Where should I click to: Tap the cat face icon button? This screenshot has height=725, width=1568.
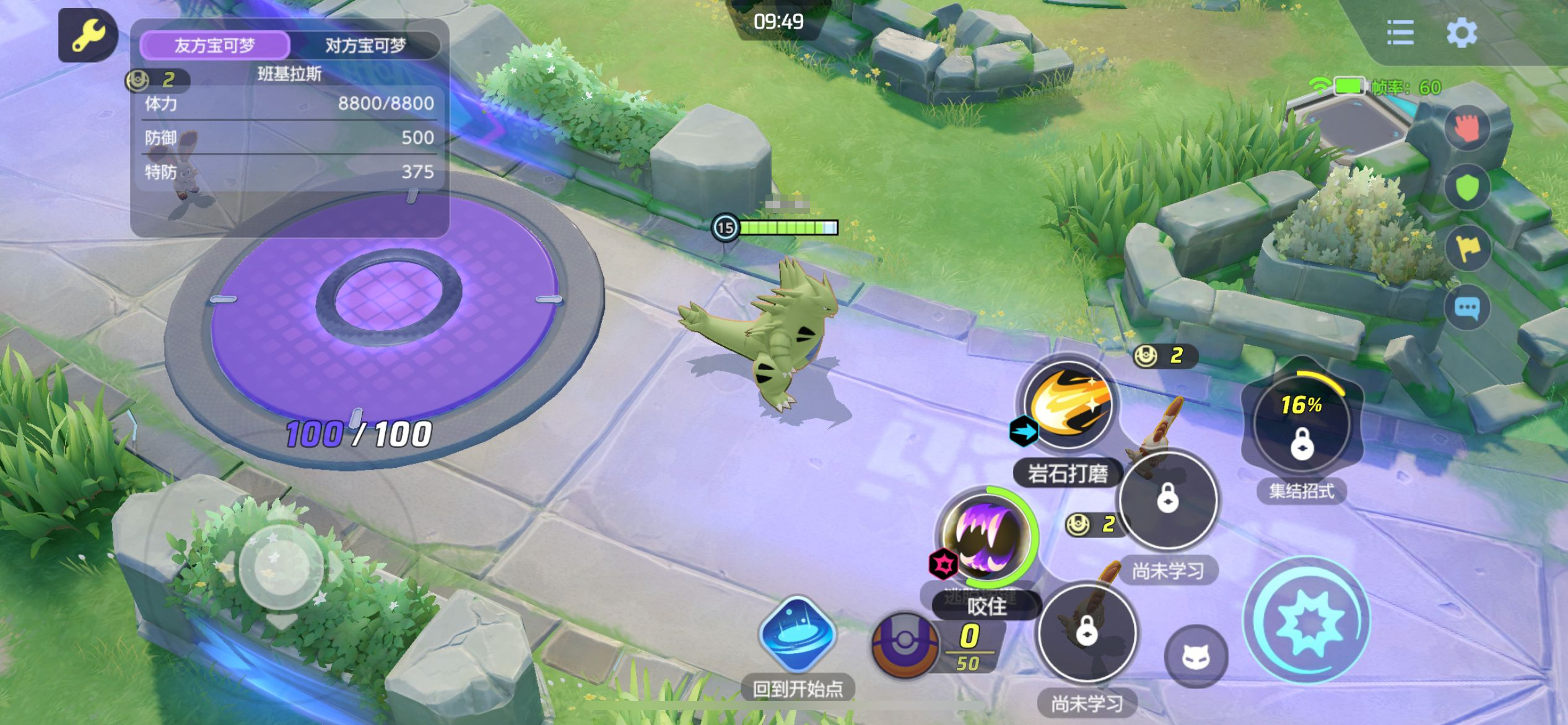click(1196, 657)
